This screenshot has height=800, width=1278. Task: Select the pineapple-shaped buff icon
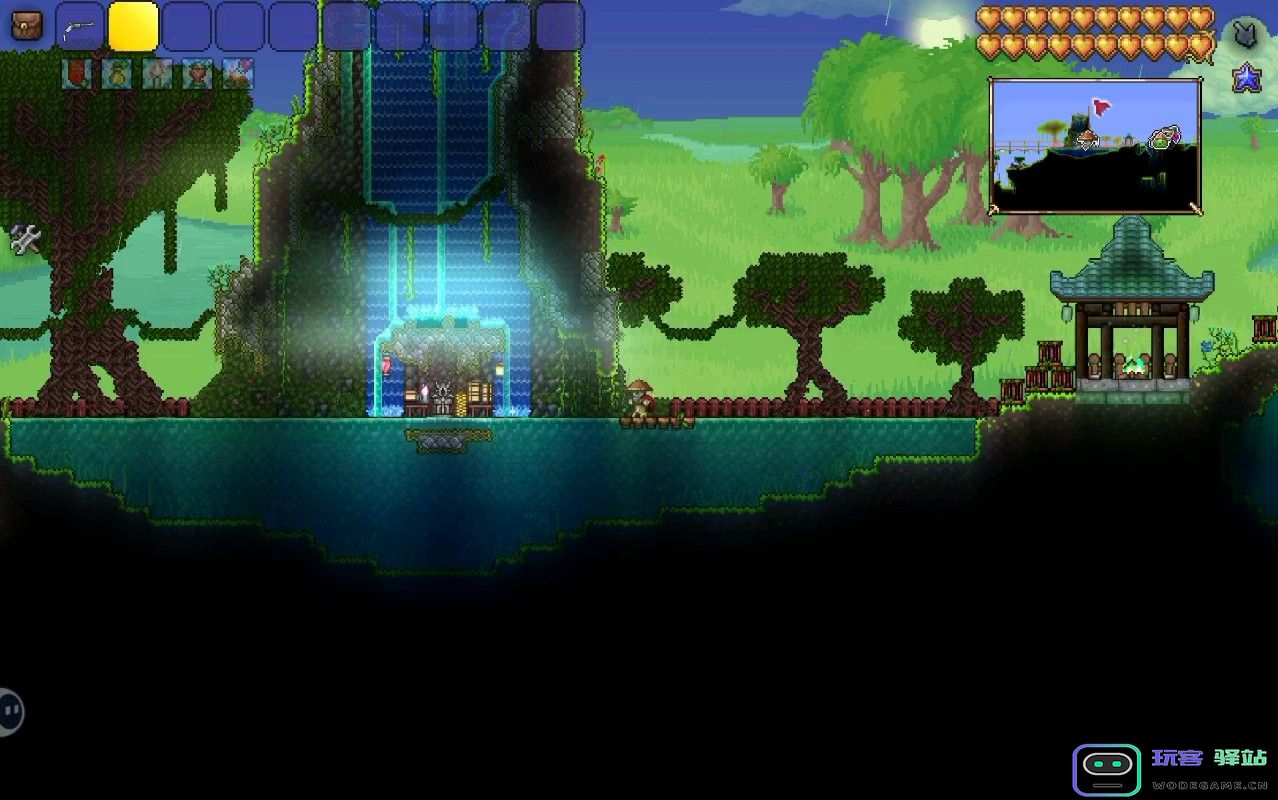pos(117,74)
